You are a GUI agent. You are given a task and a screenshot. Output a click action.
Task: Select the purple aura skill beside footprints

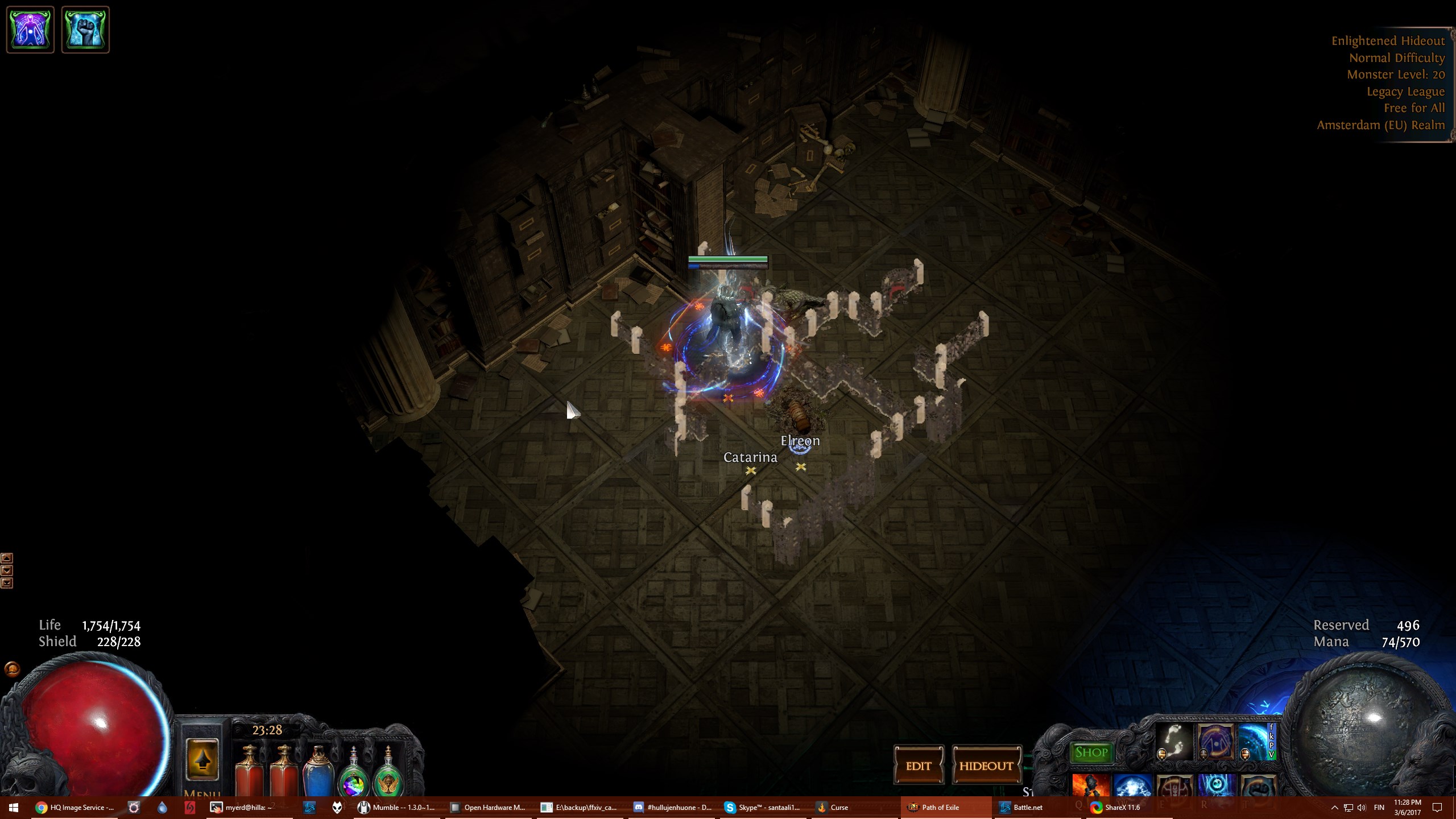point(1216,741)
